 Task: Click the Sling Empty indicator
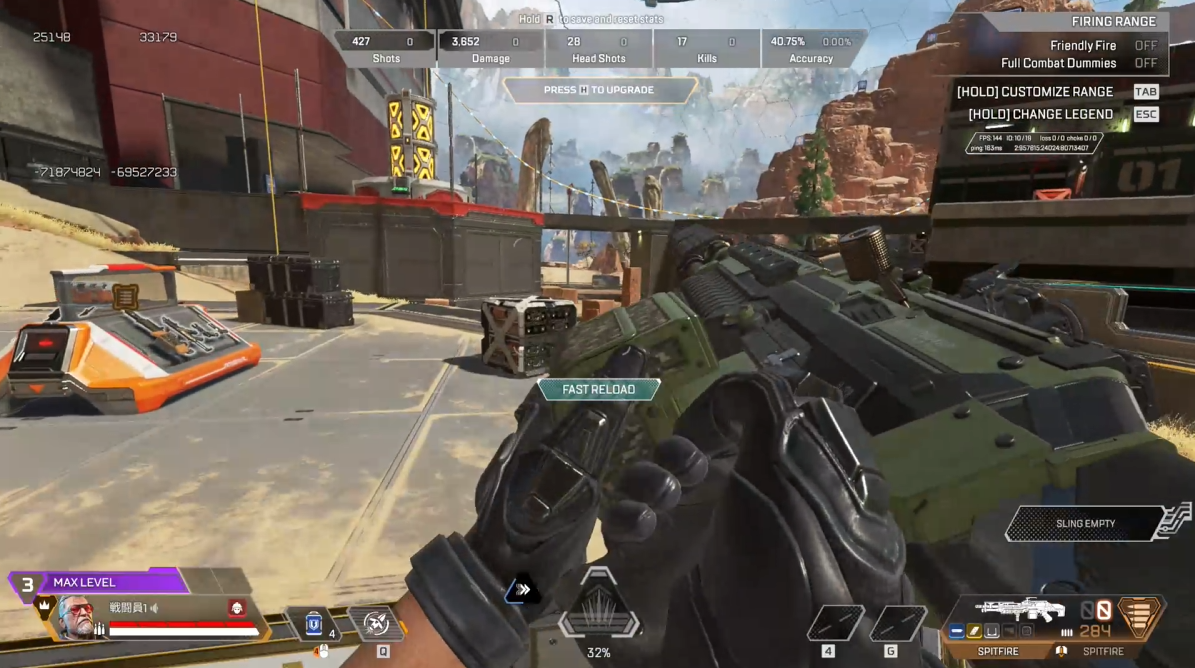(x=1085, y=523)
